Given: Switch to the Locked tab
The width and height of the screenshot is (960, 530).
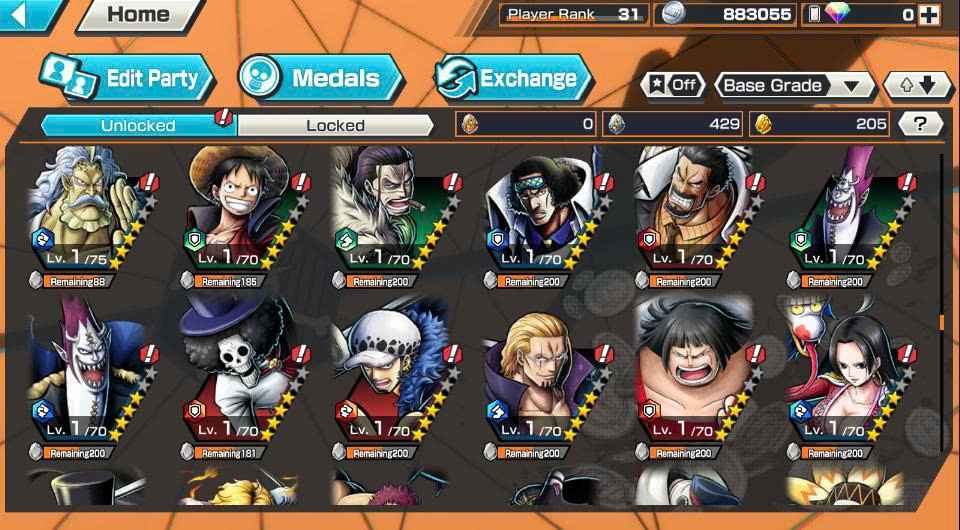Looking at the screenshot, I should coord(335,125).
